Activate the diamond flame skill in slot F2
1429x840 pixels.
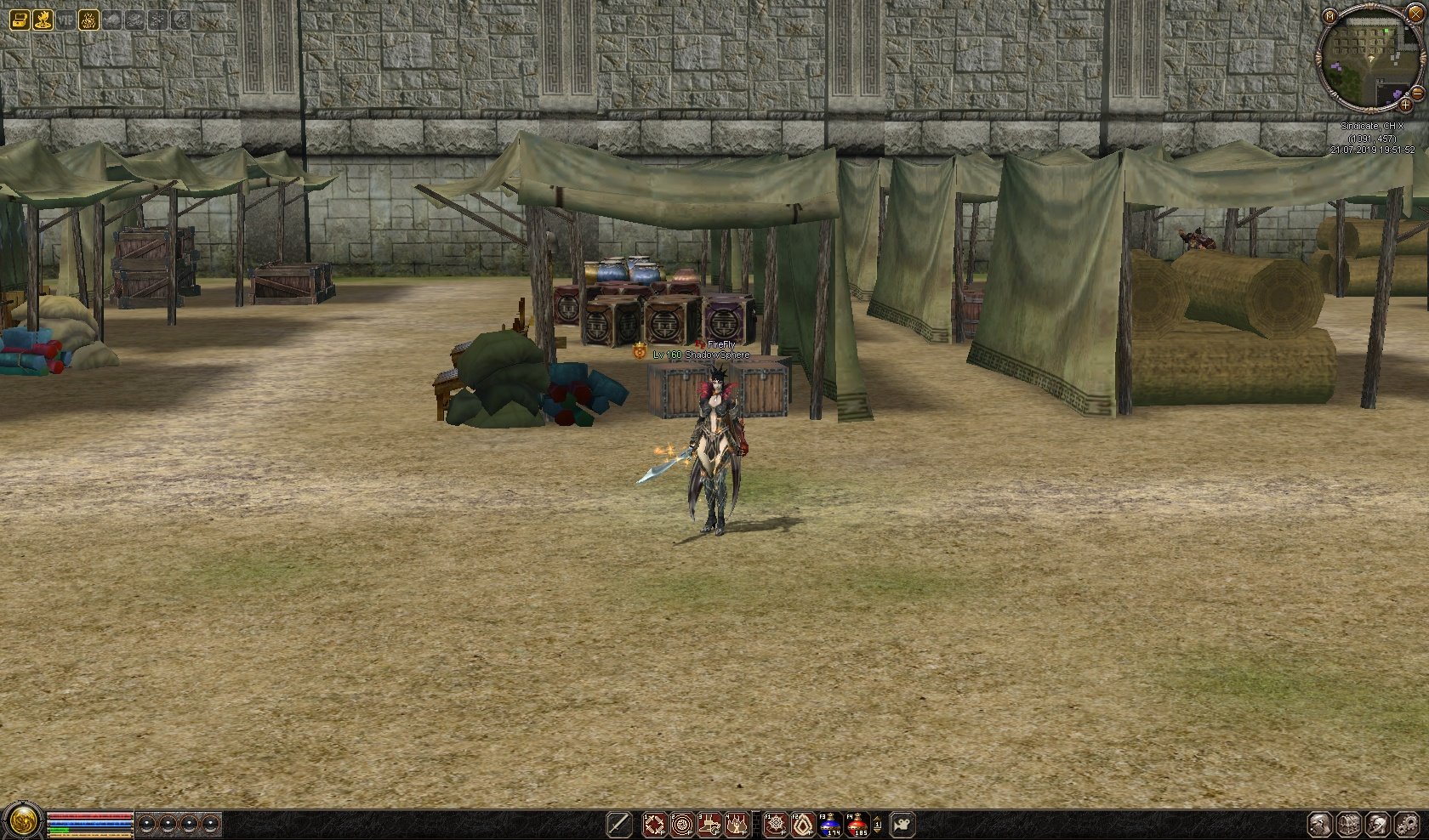[803, 824]
